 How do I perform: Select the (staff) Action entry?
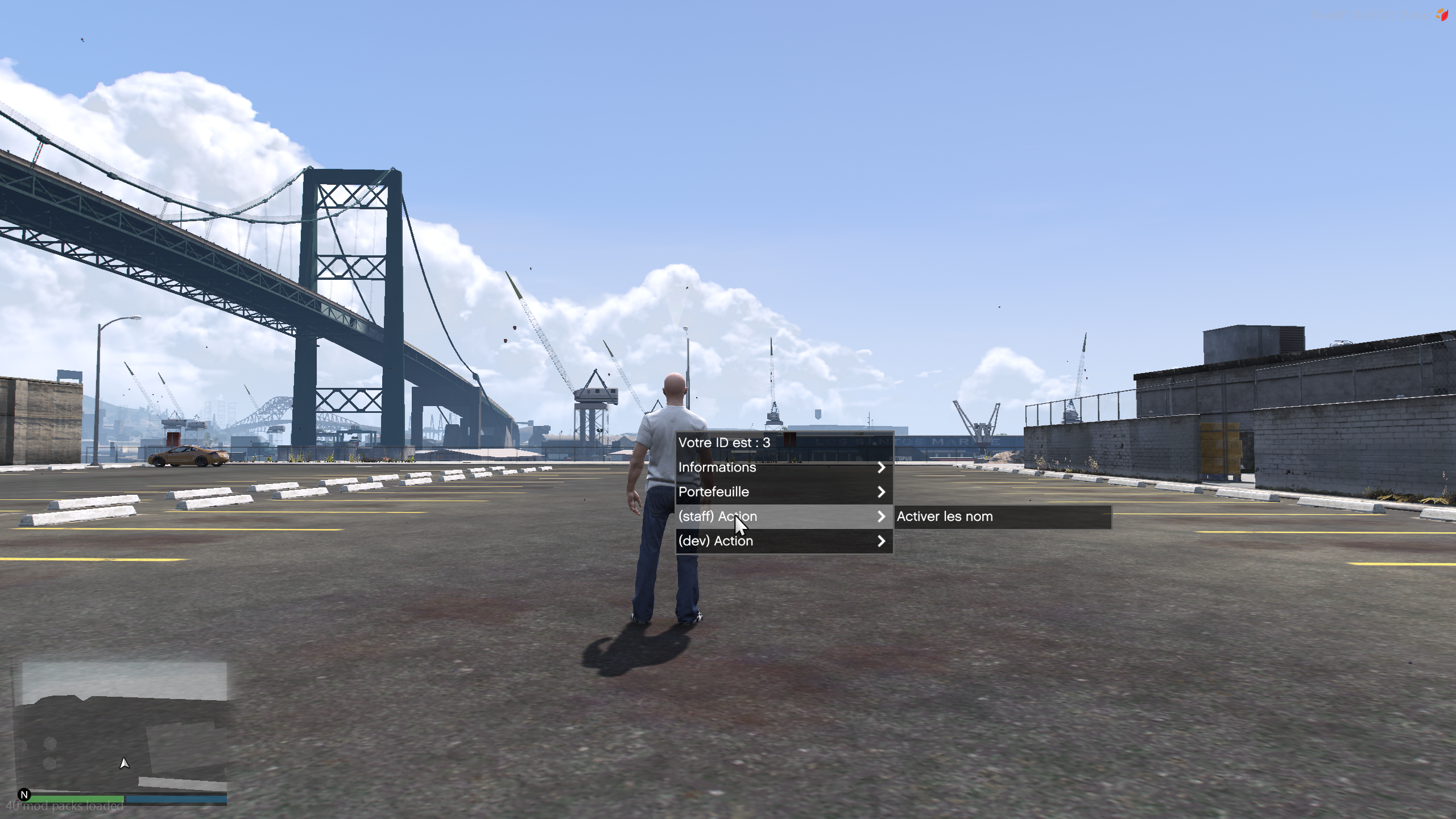[783, 516]
